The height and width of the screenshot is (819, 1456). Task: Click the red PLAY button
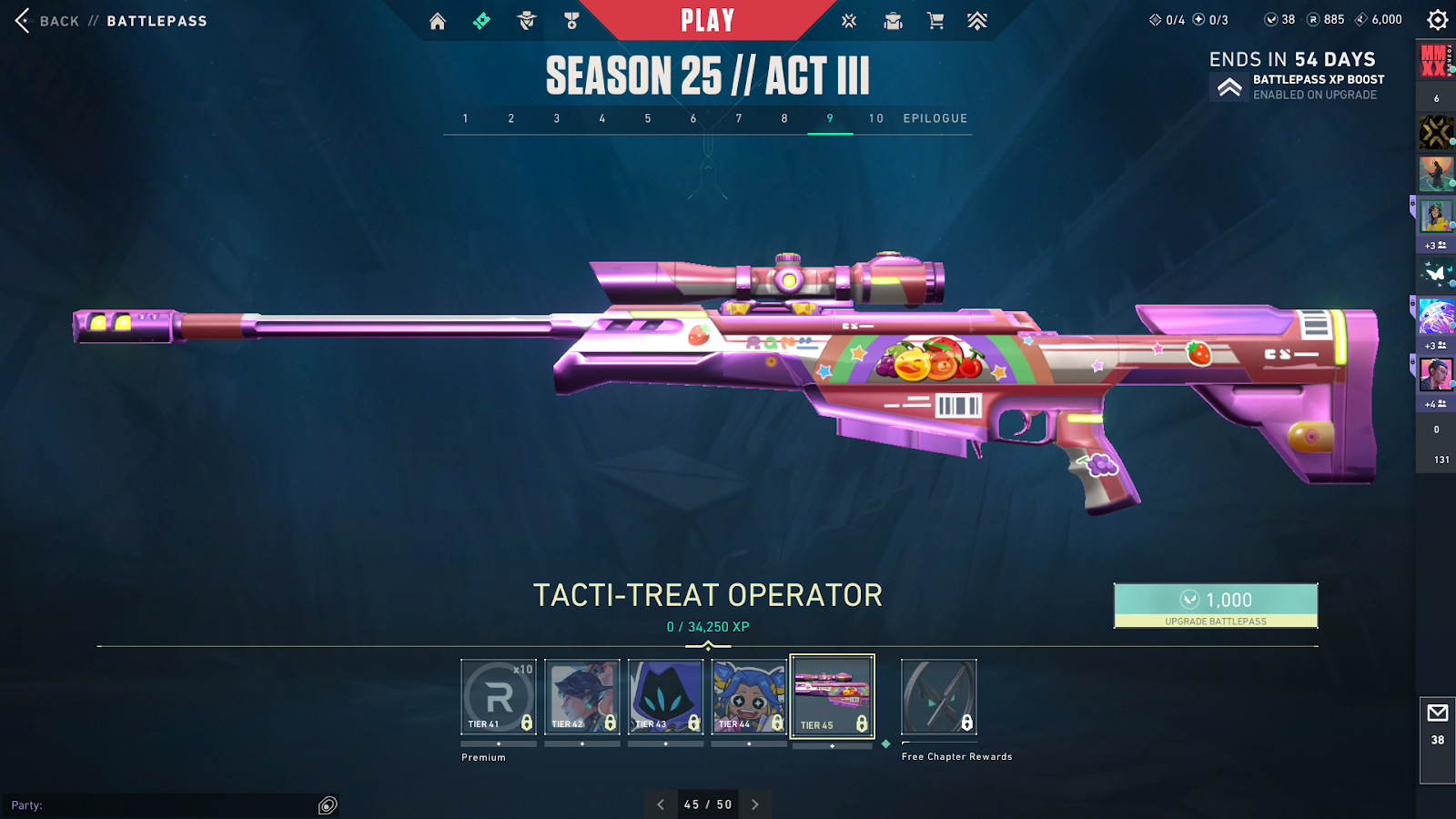[707, 20]
